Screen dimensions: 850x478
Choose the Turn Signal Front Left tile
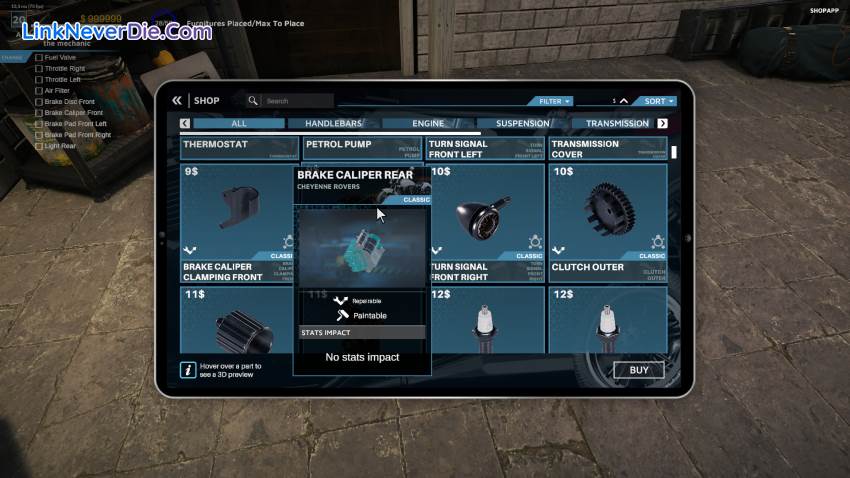[487, 148]
